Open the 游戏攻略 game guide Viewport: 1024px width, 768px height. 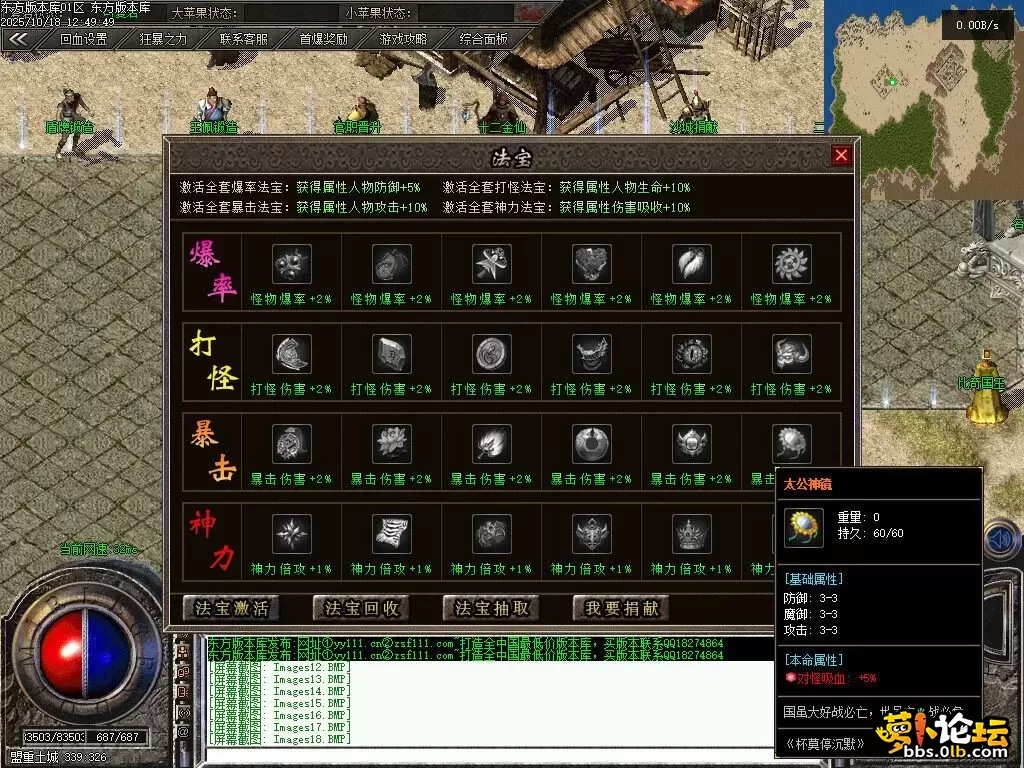[403, 40]
